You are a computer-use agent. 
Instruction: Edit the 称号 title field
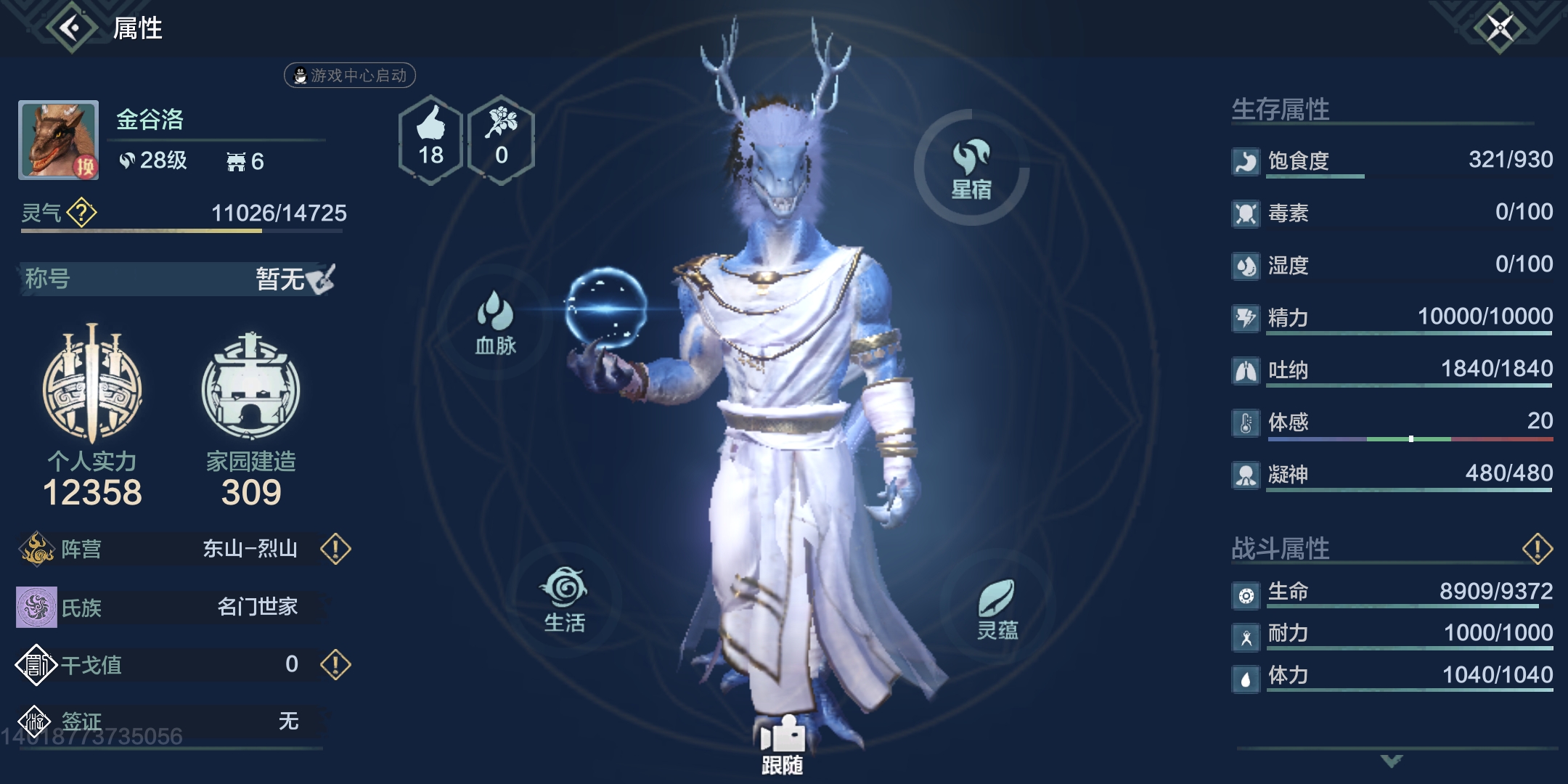click(x=320, y=279)
